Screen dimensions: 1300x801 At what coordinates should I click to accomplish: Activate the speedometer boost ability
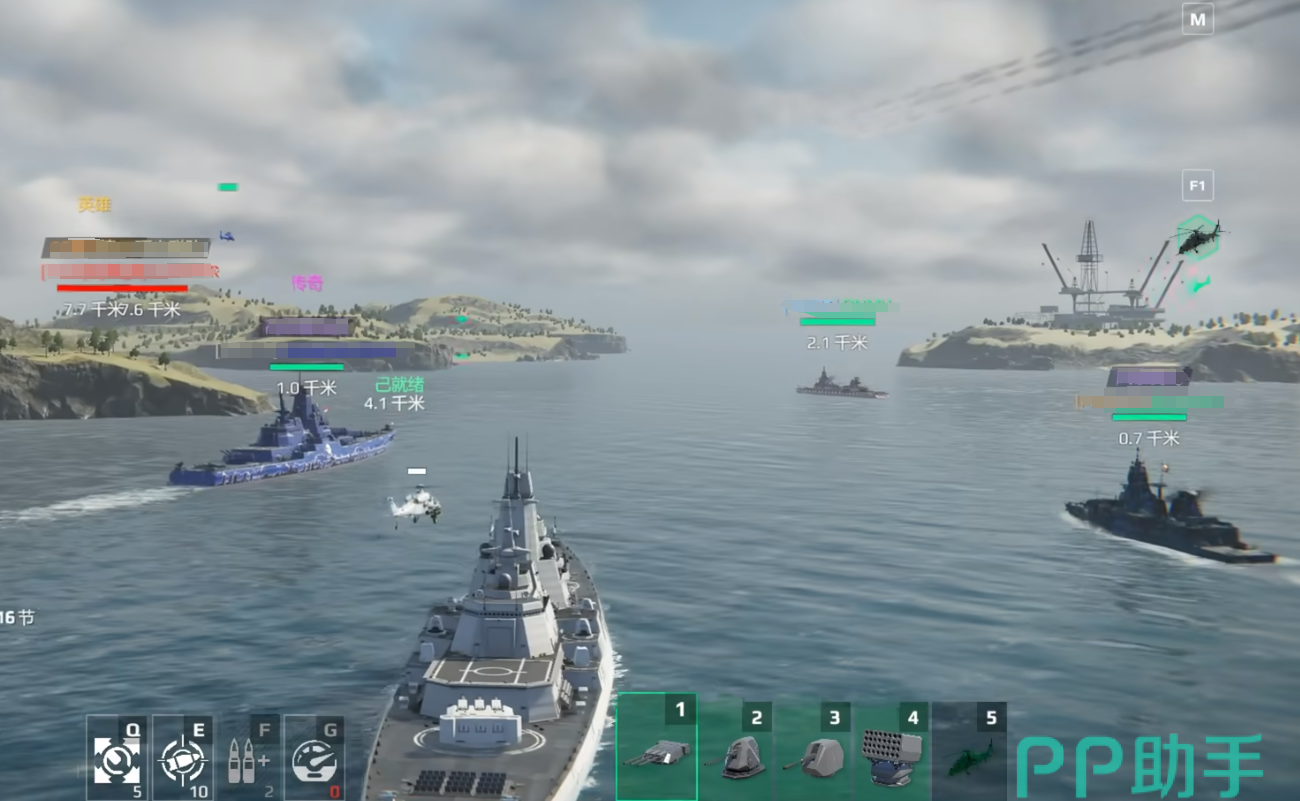314,757
